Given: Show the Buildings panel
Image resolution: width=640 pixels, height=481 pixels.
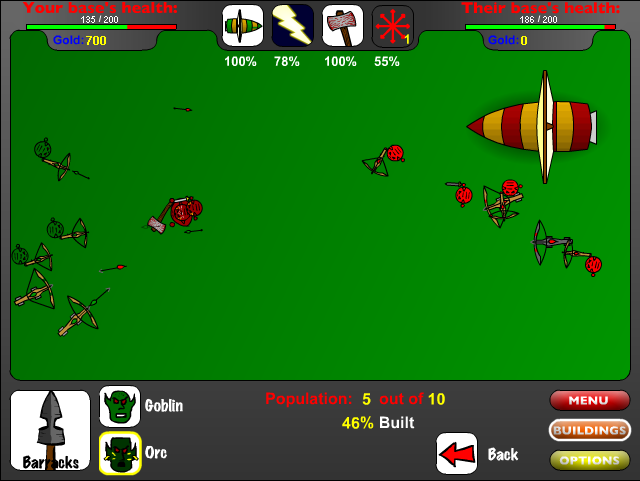Looking at the screenshot, I should (x=589, y=431).
